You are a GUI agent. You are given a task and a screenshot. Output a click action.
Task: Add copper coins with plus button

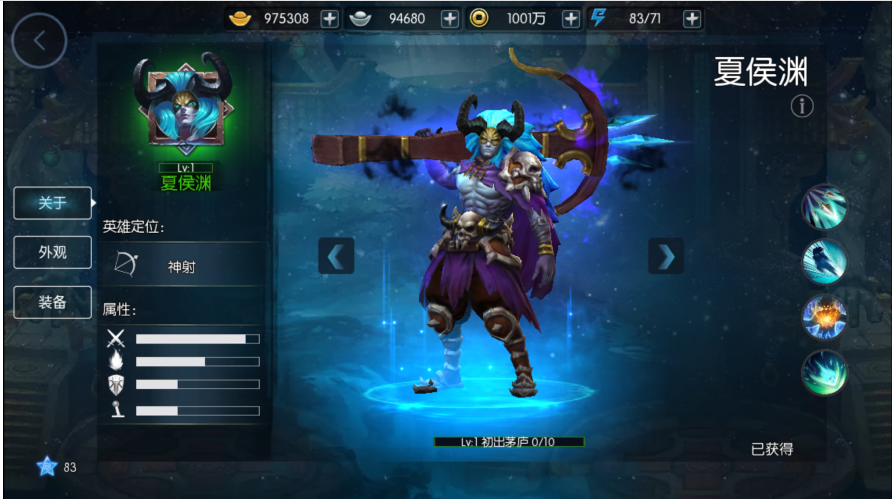point(570,19)
